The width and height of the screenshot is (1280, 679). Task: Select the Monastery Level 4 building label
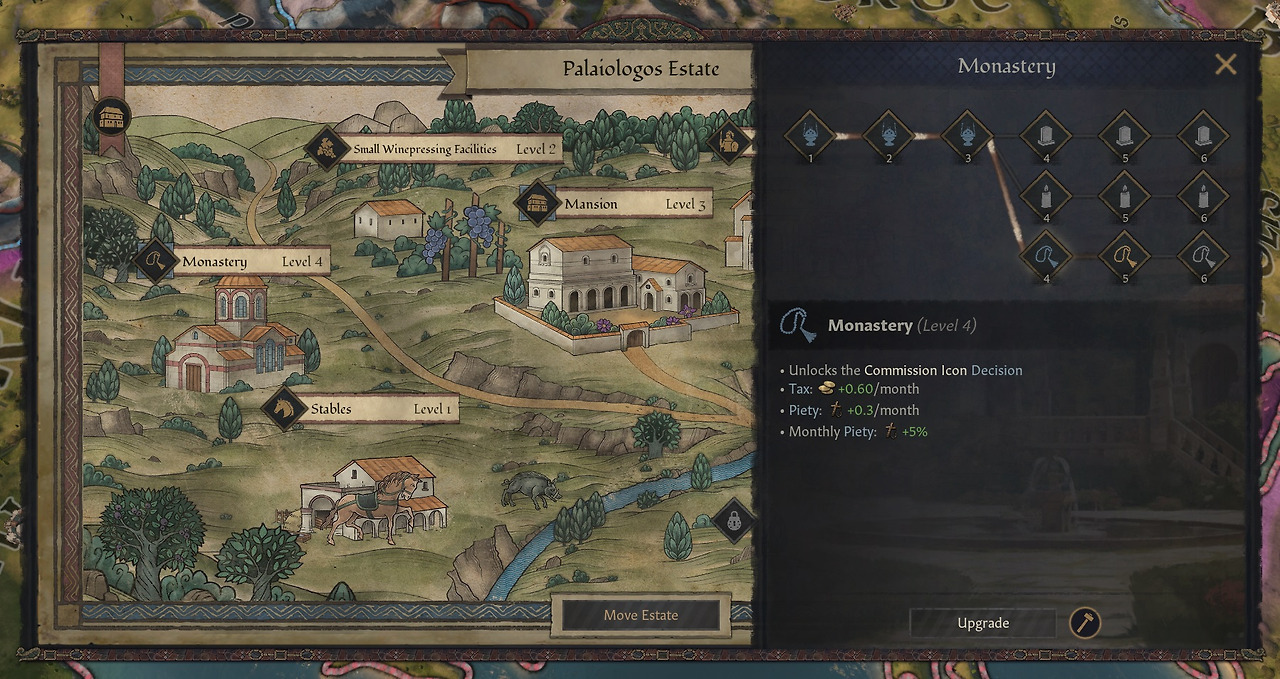tap(233, 262)
